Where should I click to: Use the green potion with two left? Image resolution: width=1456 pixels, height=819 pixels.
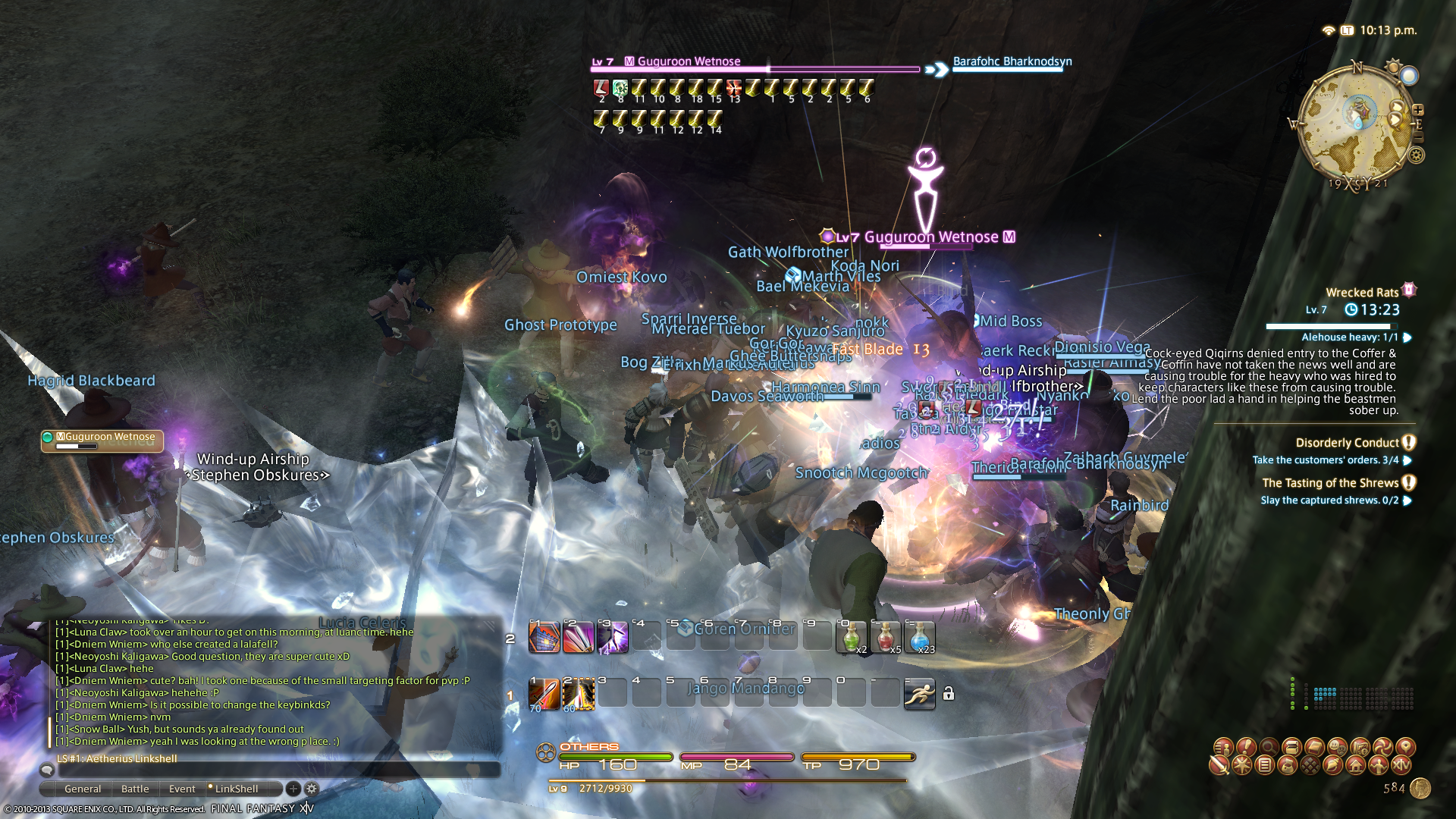click(x=851, y=637)
